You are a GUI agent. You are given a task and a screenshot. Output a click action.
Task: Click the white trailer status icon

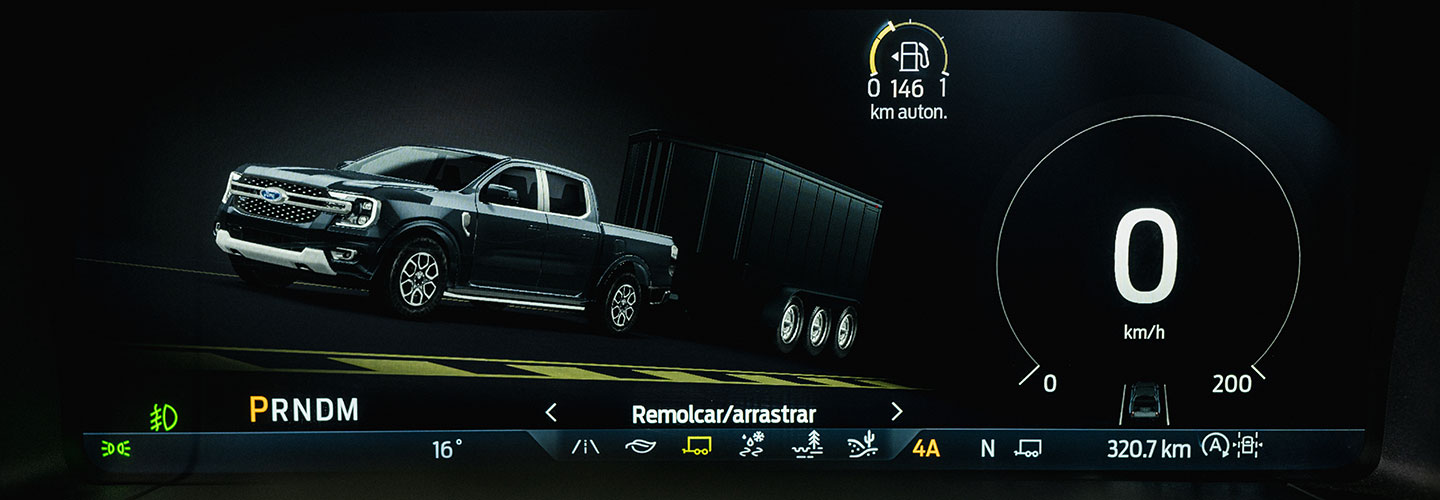[x=1027, y=448]
